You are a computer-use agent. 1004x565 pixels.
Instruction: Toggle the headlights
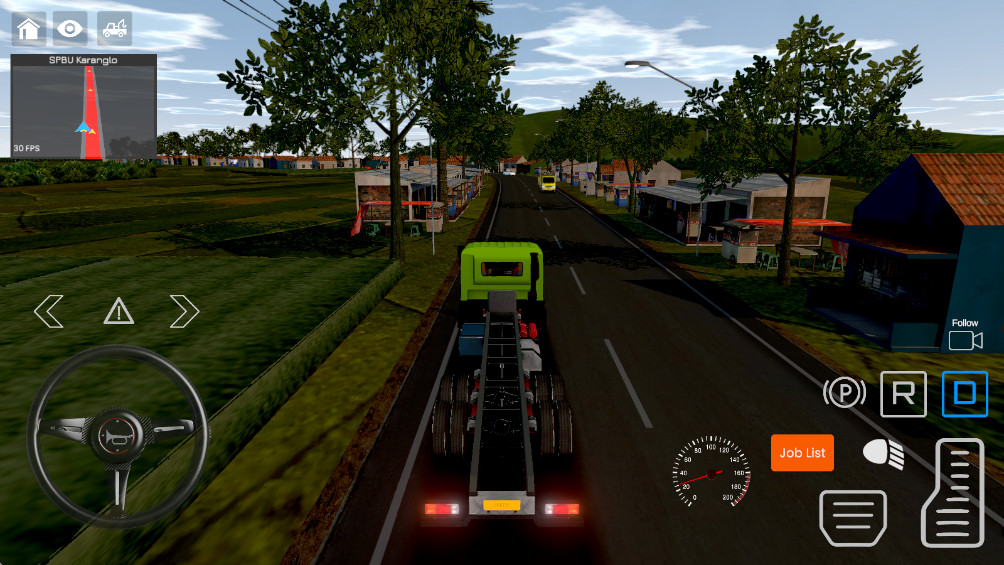pos(883,453)
